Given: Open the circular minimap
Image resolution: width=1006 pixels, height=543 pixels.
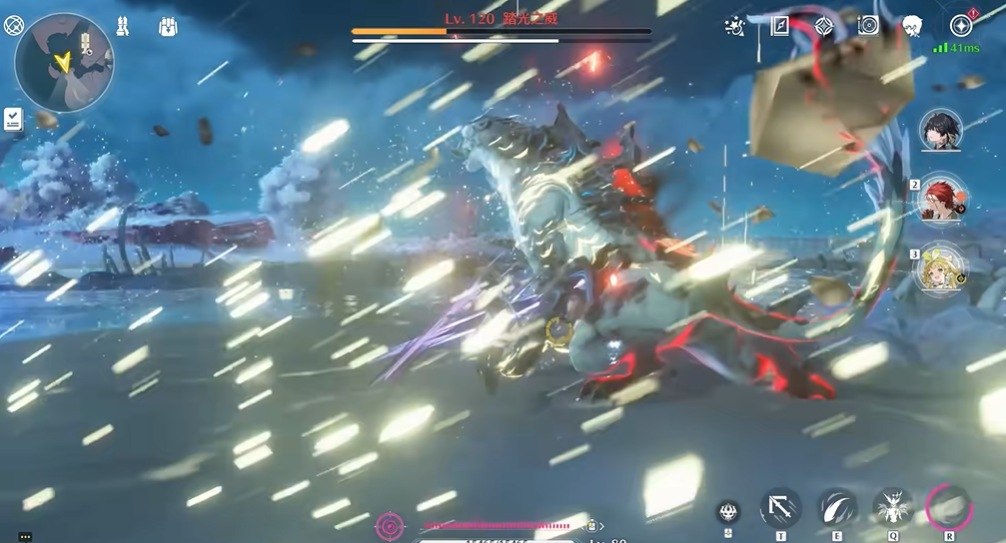Looking at the screenshot, I should point(64,62).
